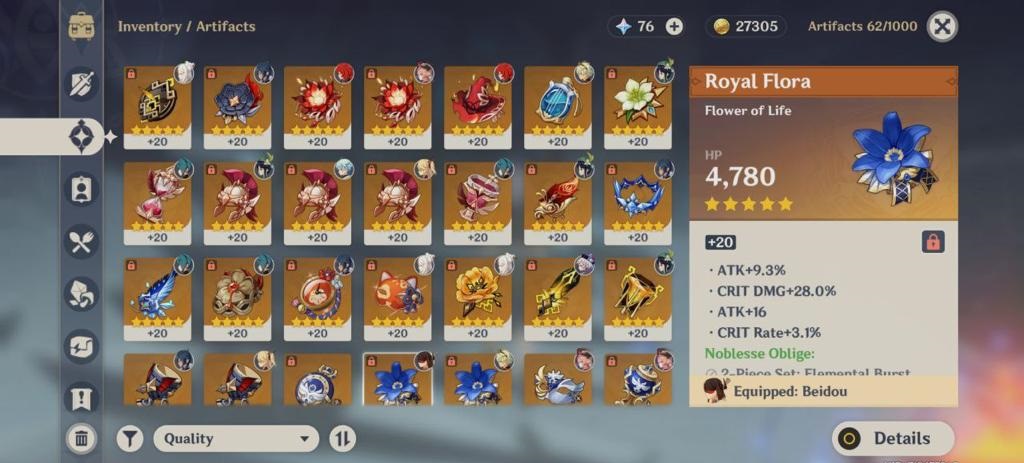Select the red witch hat artifact
The width and height of the screenshot is (1024, 463).
pyautogui.click(x=477, y=100)
